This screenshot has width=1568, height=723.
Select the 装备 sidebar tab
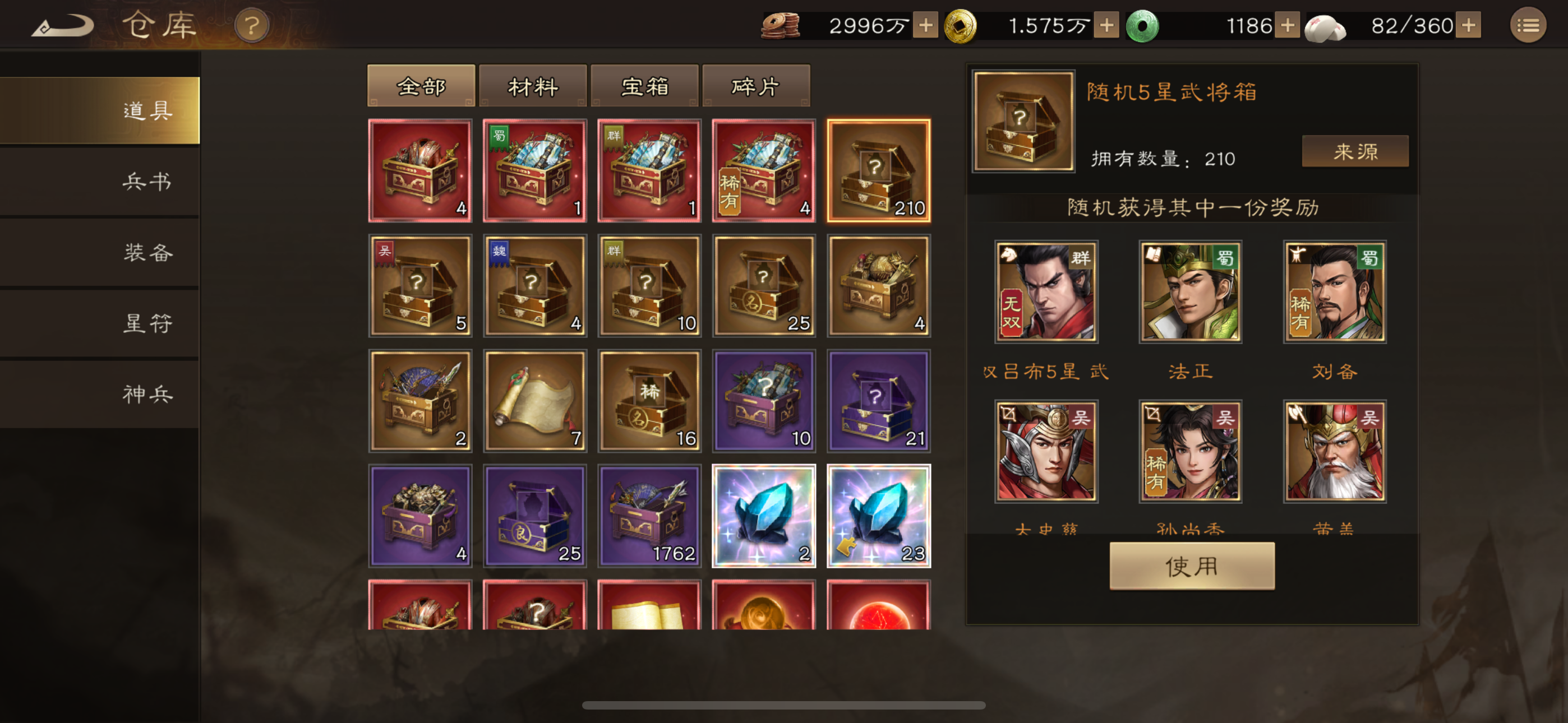(148, 254)
